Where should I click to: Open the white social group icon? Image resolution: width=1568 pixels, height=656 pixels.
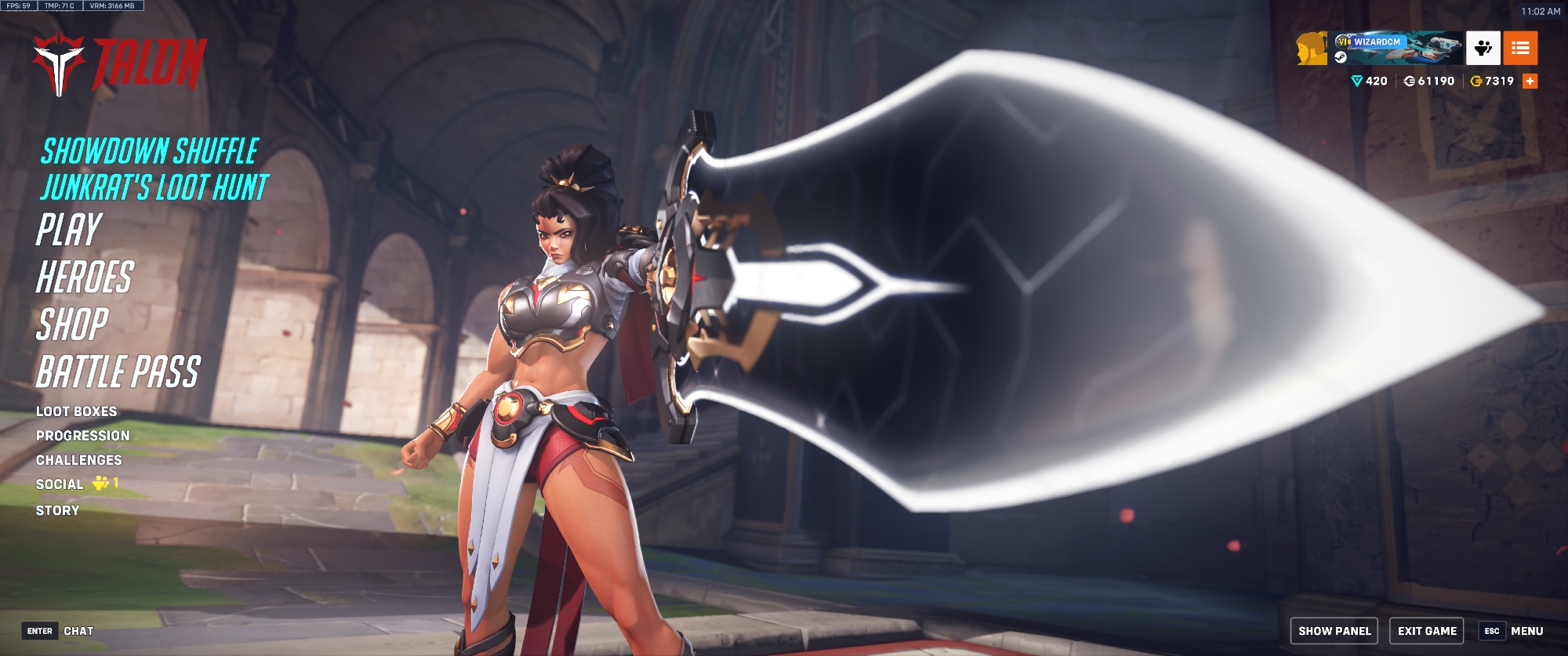tap(1483, 48)
